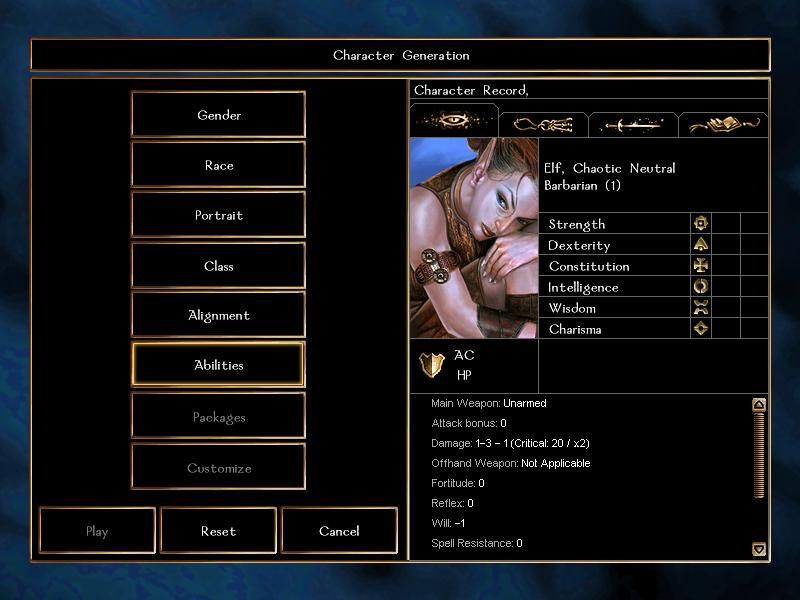
Task: Open the Portrait picker
Action: click(x=218, y=215)
